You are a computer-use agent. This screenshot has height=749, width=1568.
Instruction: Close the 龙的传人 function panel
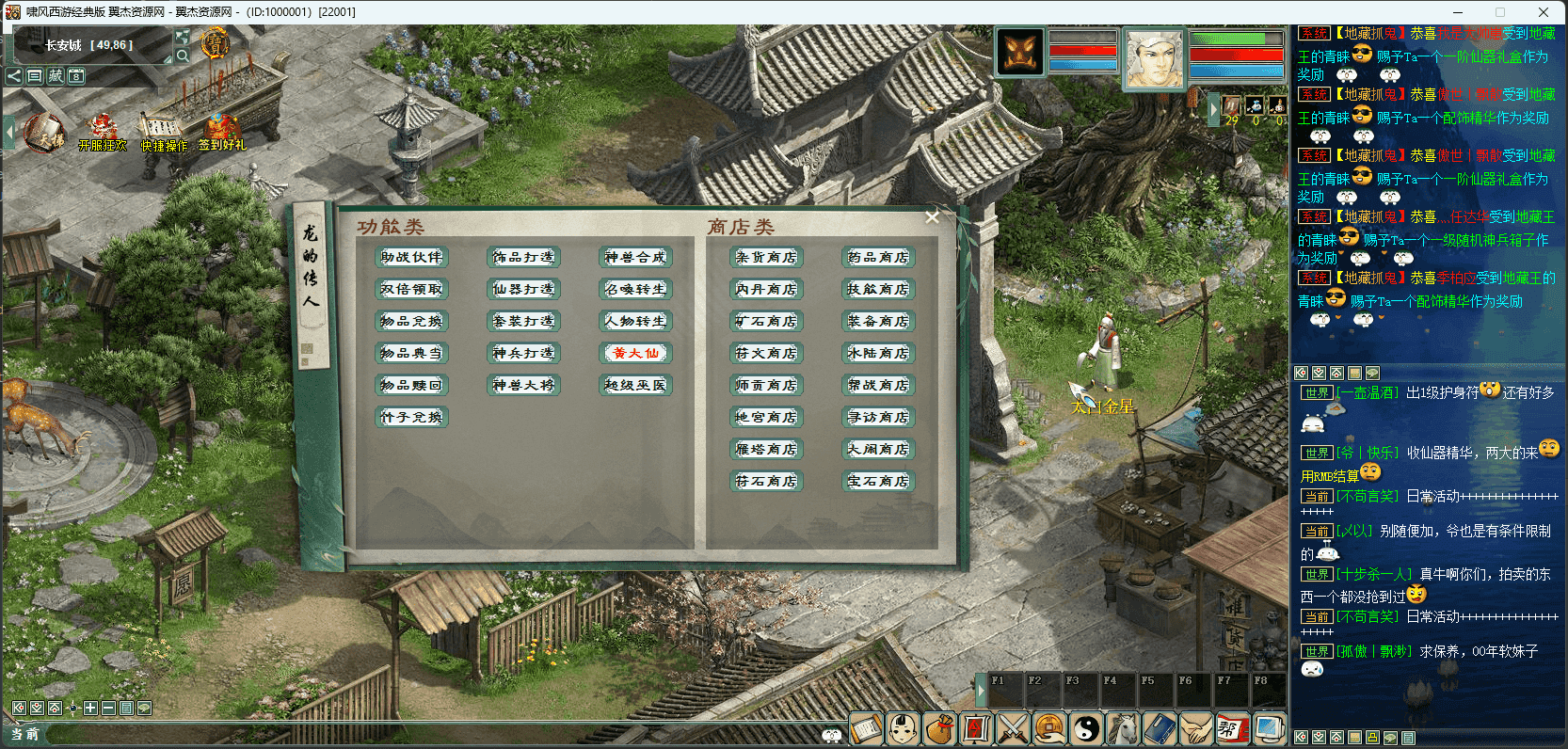[932, 217]
